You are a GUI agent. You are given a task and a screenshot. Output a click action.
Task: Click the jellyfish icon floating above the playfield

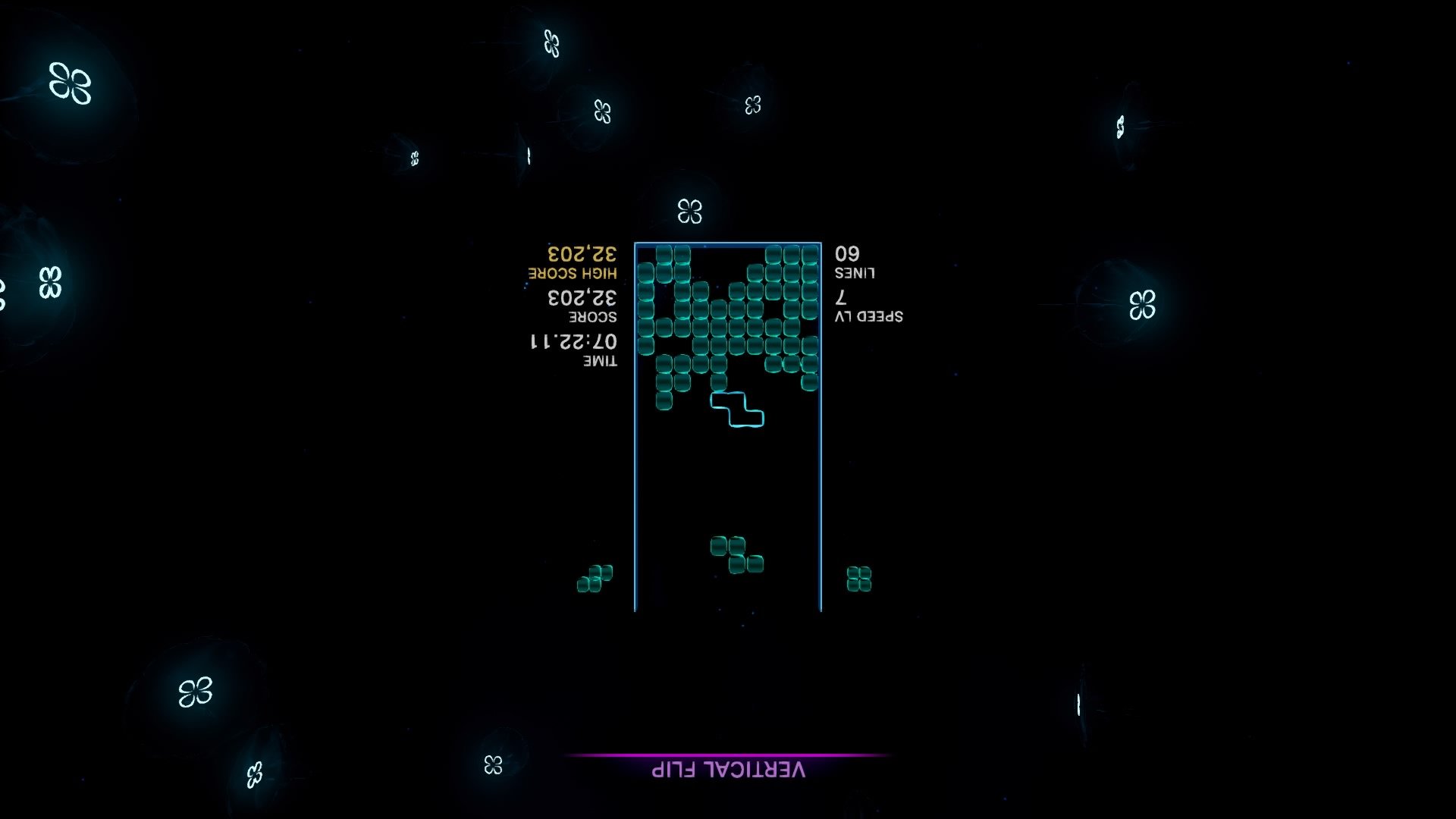691,213
